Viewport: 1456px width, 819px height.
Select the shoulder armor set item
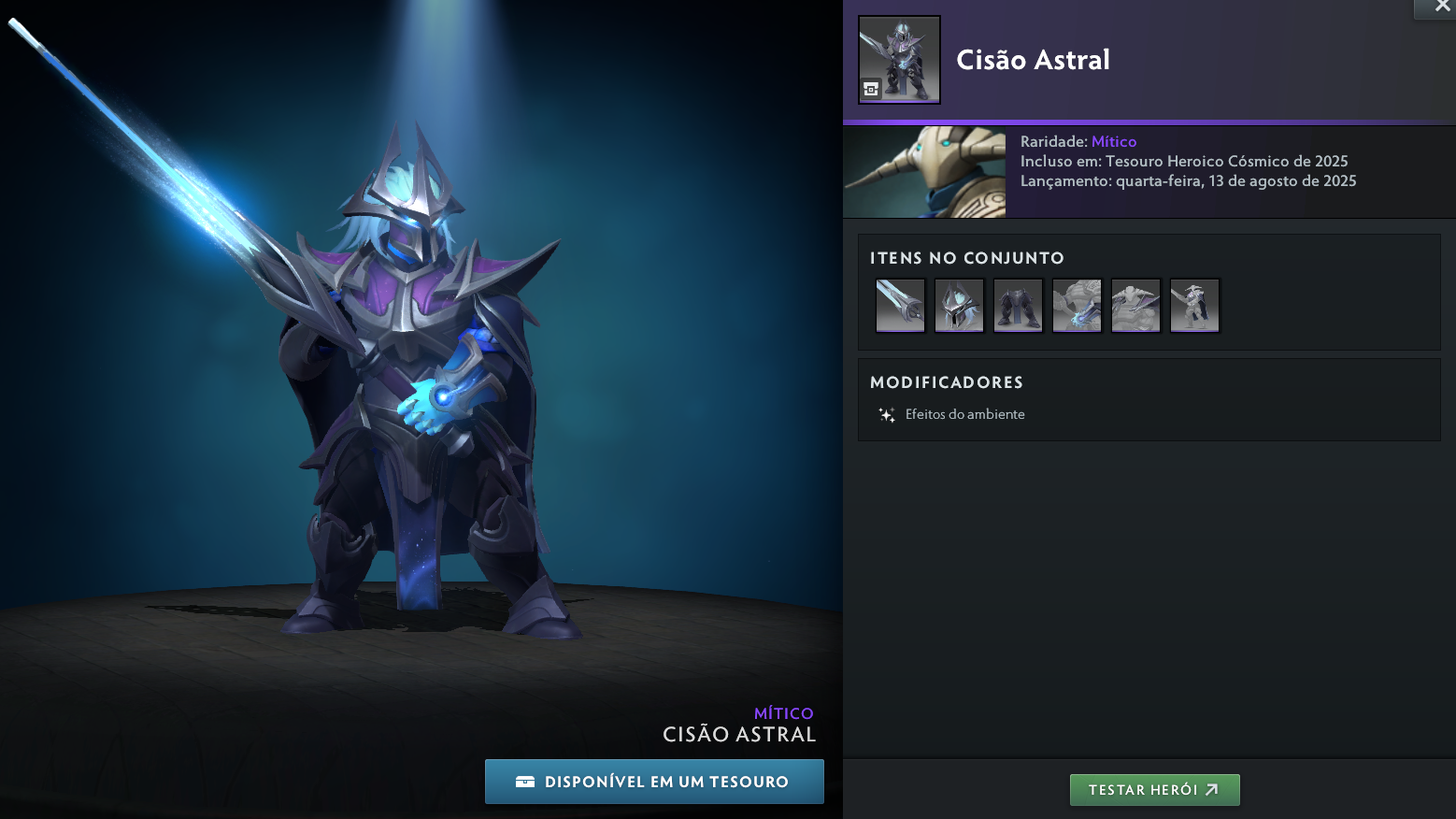pos(1135,305)
